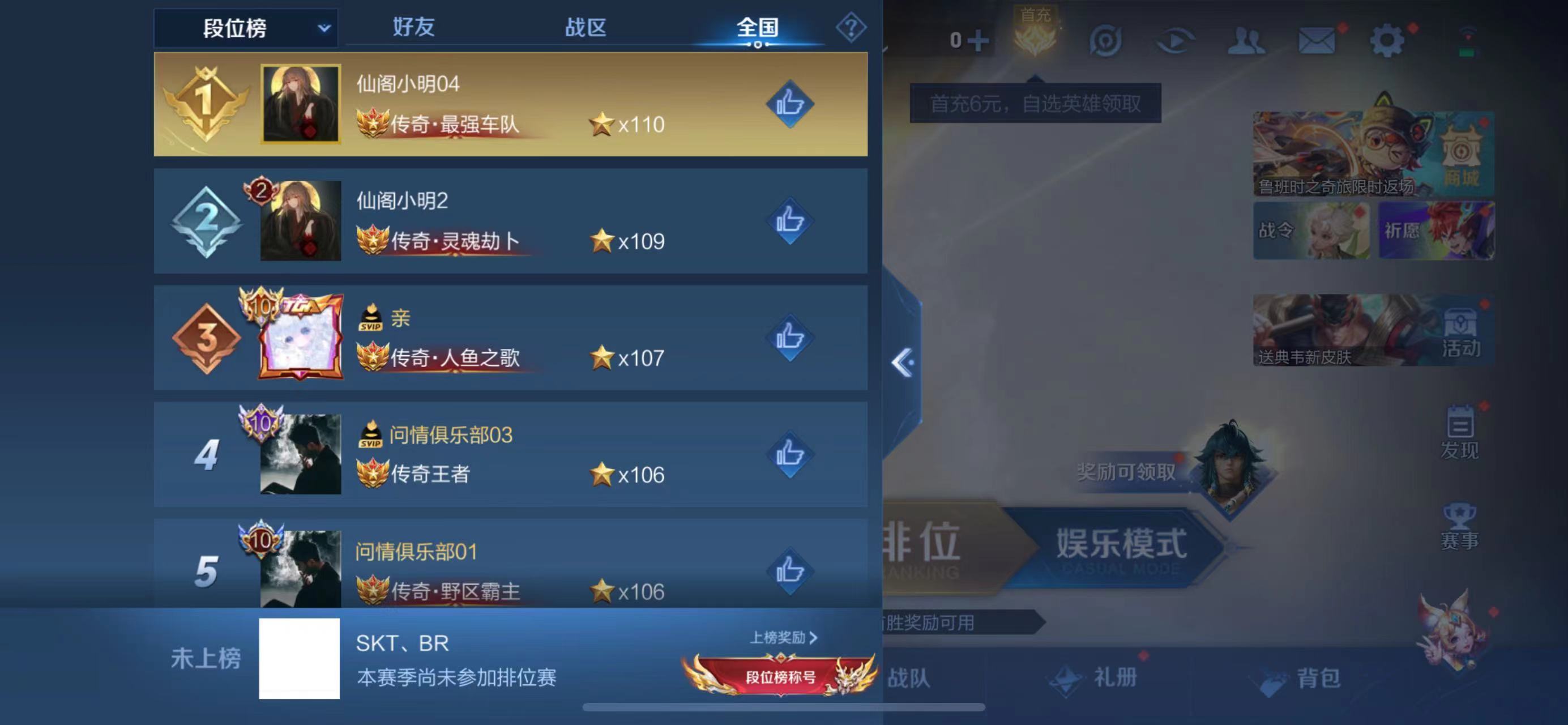Image resolution: width=1568 pixels, height=725 pixels.
Task: Thumbs-up the entry 问情俱乐部03
Action: pyautogui.click(x=790, y=455)
